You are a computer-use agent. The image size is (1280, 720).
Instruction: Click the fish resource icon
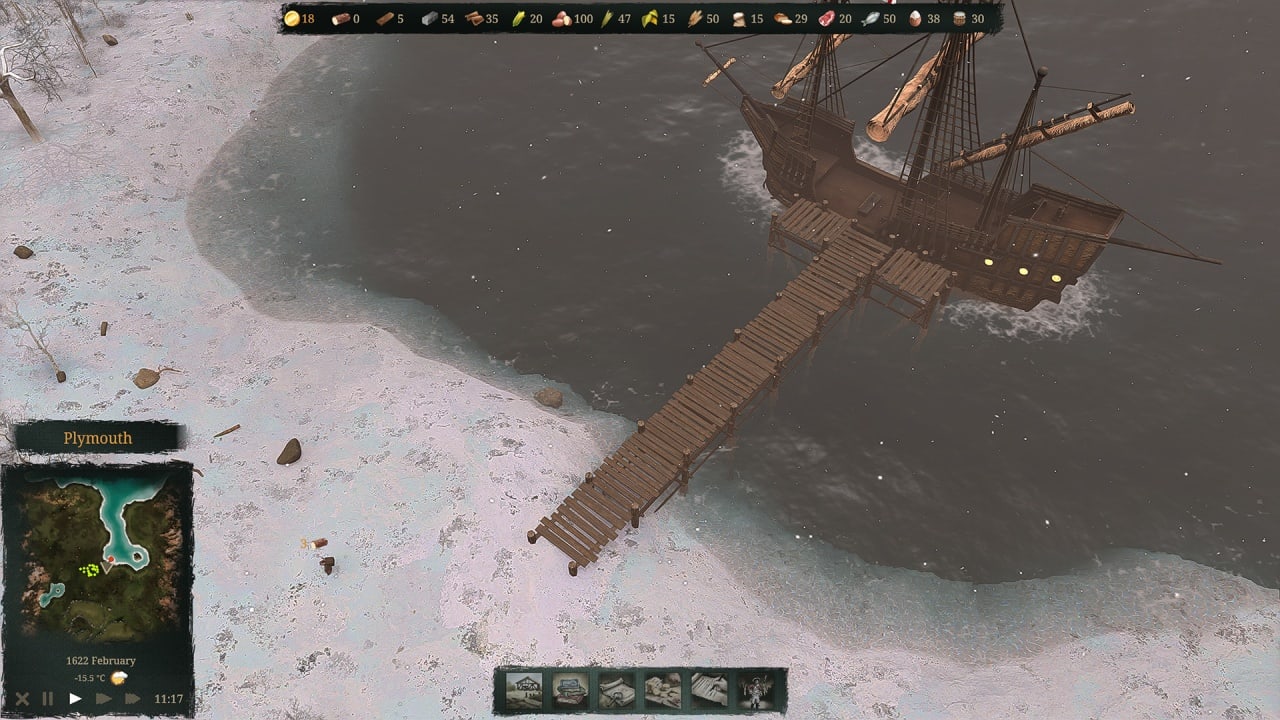870,19
